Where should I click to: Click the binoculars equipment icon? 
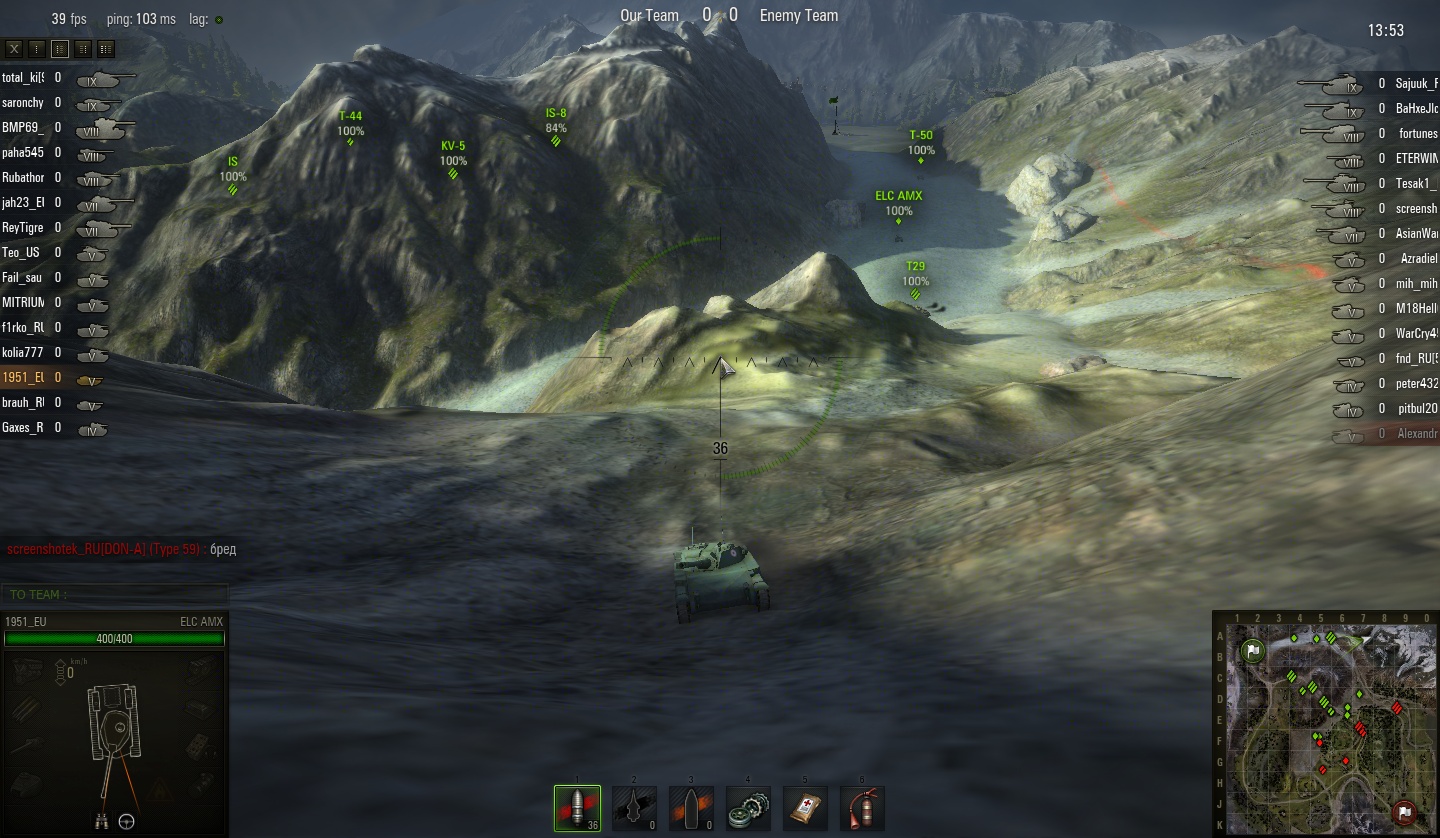99,821
